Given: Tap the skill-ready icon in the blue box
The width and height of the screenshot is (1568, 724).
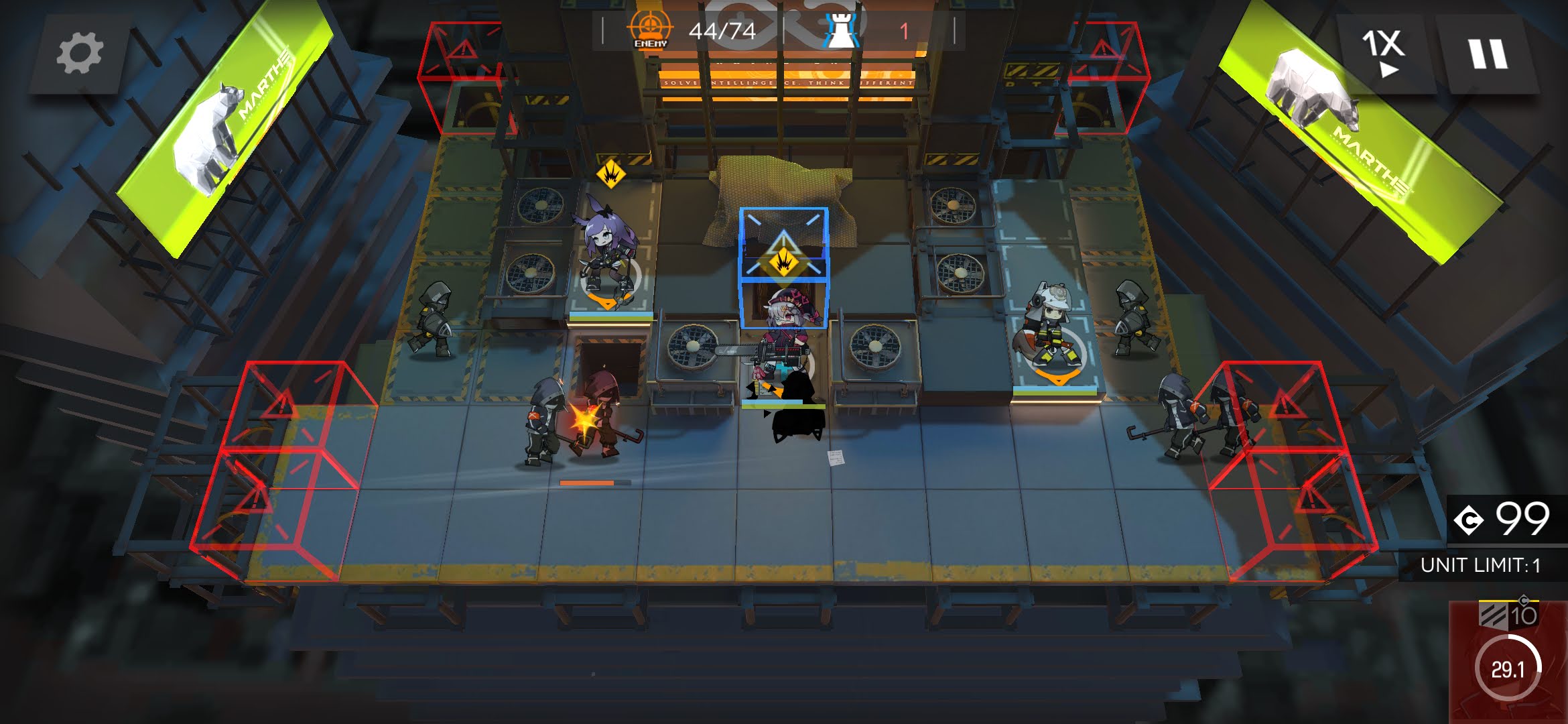Looking at the screenshot, I should [x=783, y=261].
